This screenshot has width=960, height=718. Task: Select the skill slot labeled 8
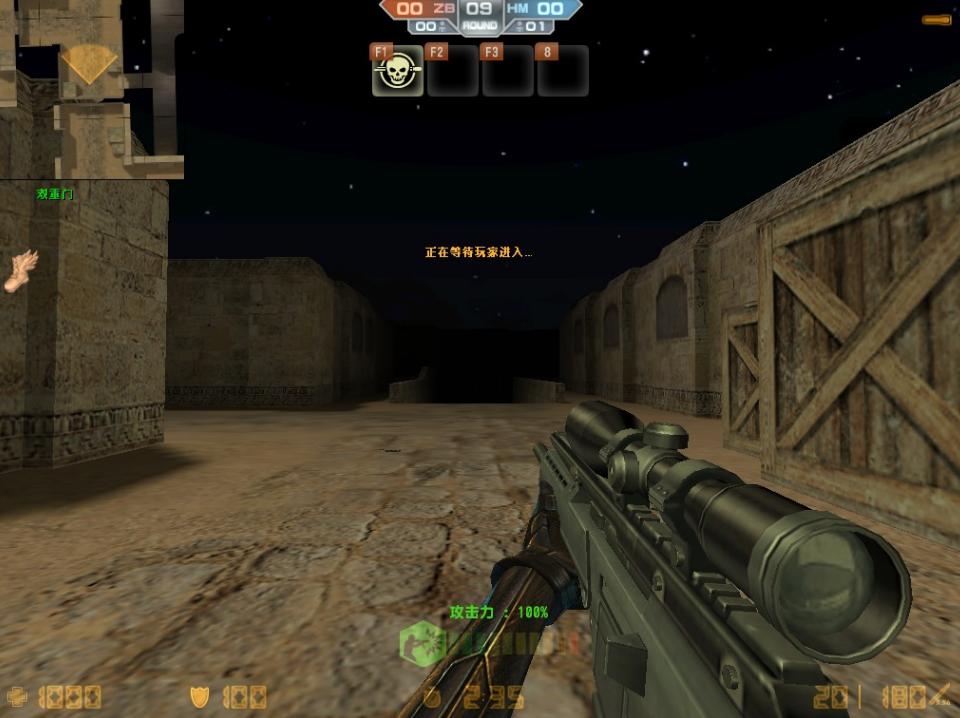point(562,72)
